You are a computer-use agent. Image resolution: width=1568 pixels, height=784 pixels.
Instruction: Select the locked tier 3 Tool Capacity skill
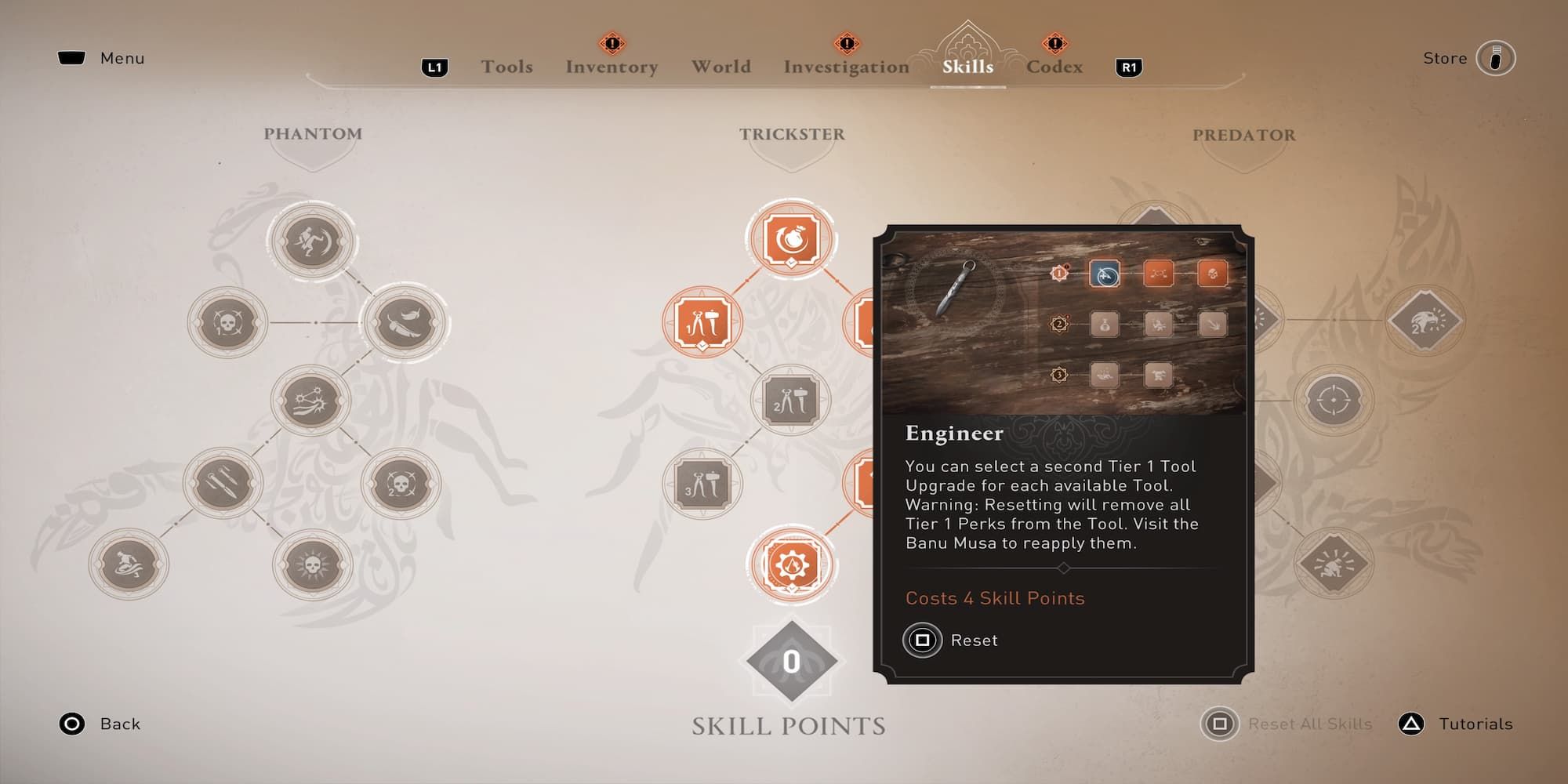pyautogui.click(x=702, y=482)
